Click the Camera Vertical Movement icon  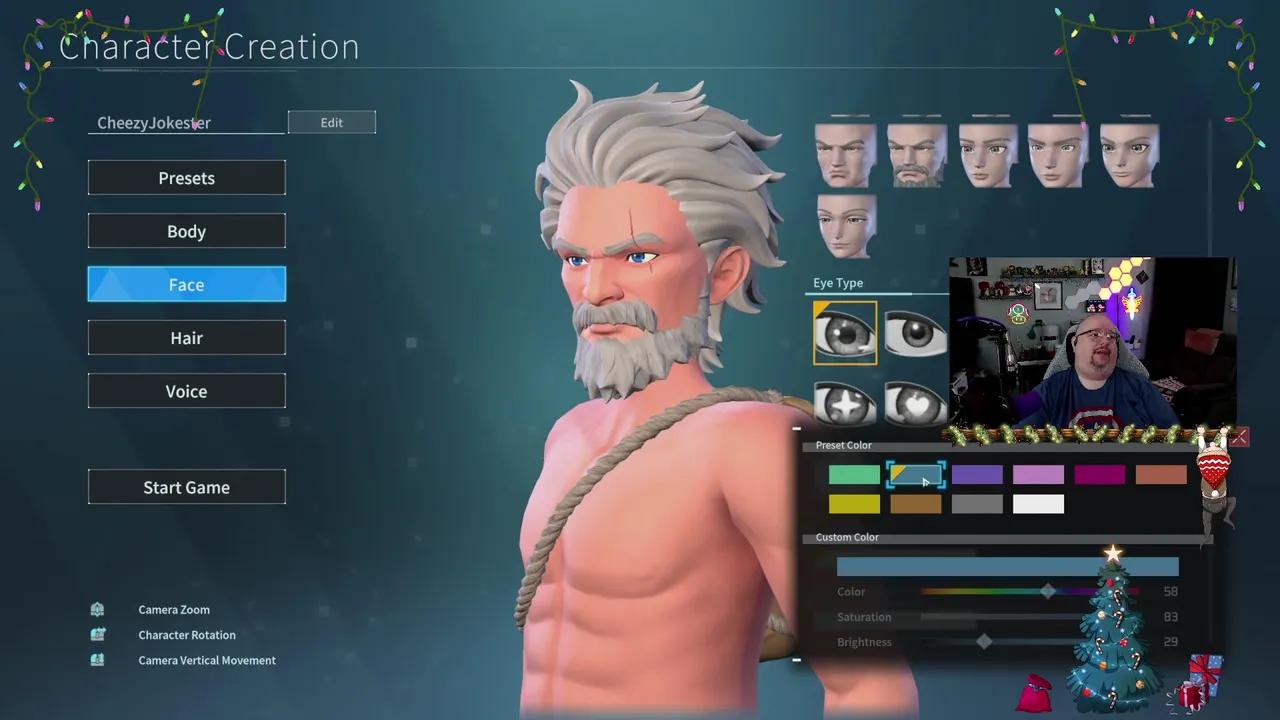coord(97,660)
